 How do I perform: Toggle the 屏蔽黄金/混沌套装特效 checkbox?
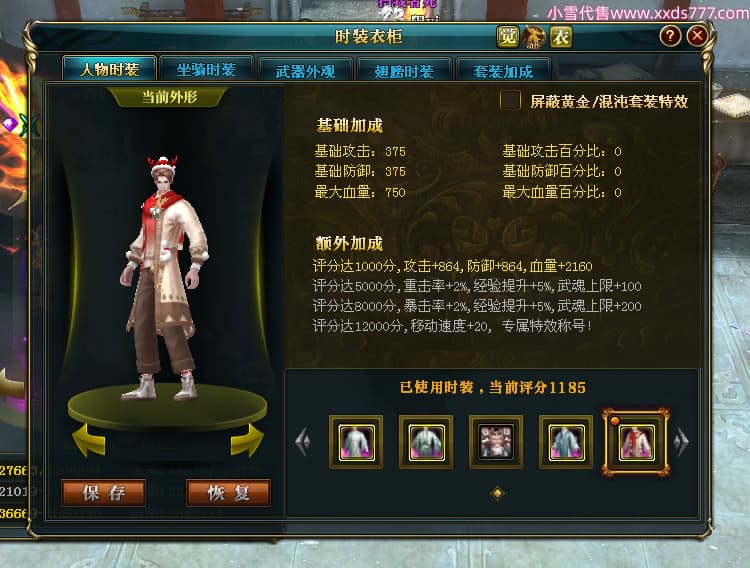(511, 100)
